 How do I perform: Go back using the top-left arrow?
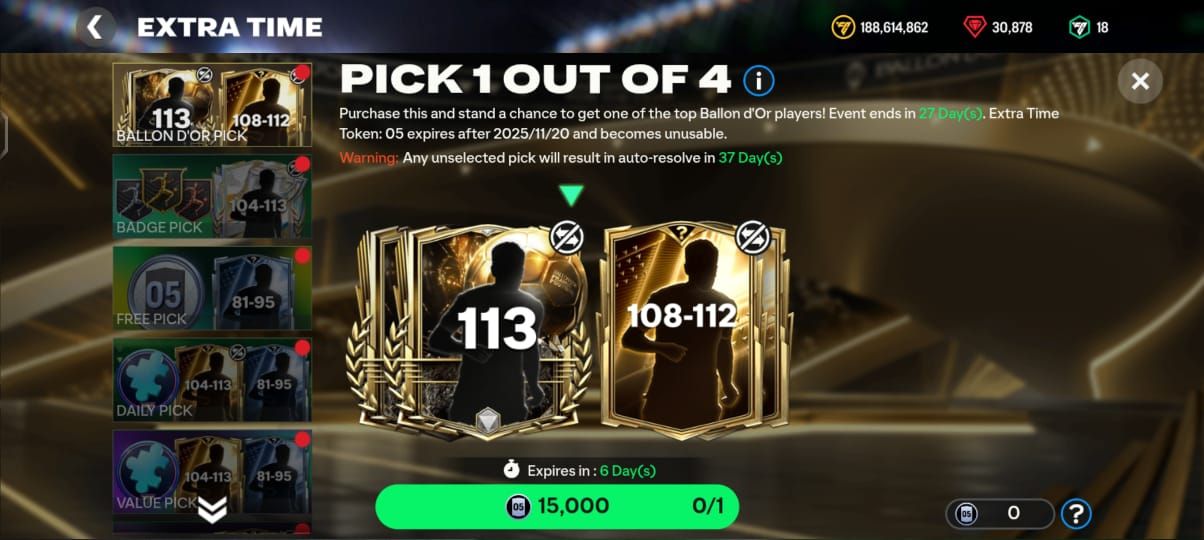(95, 27)
